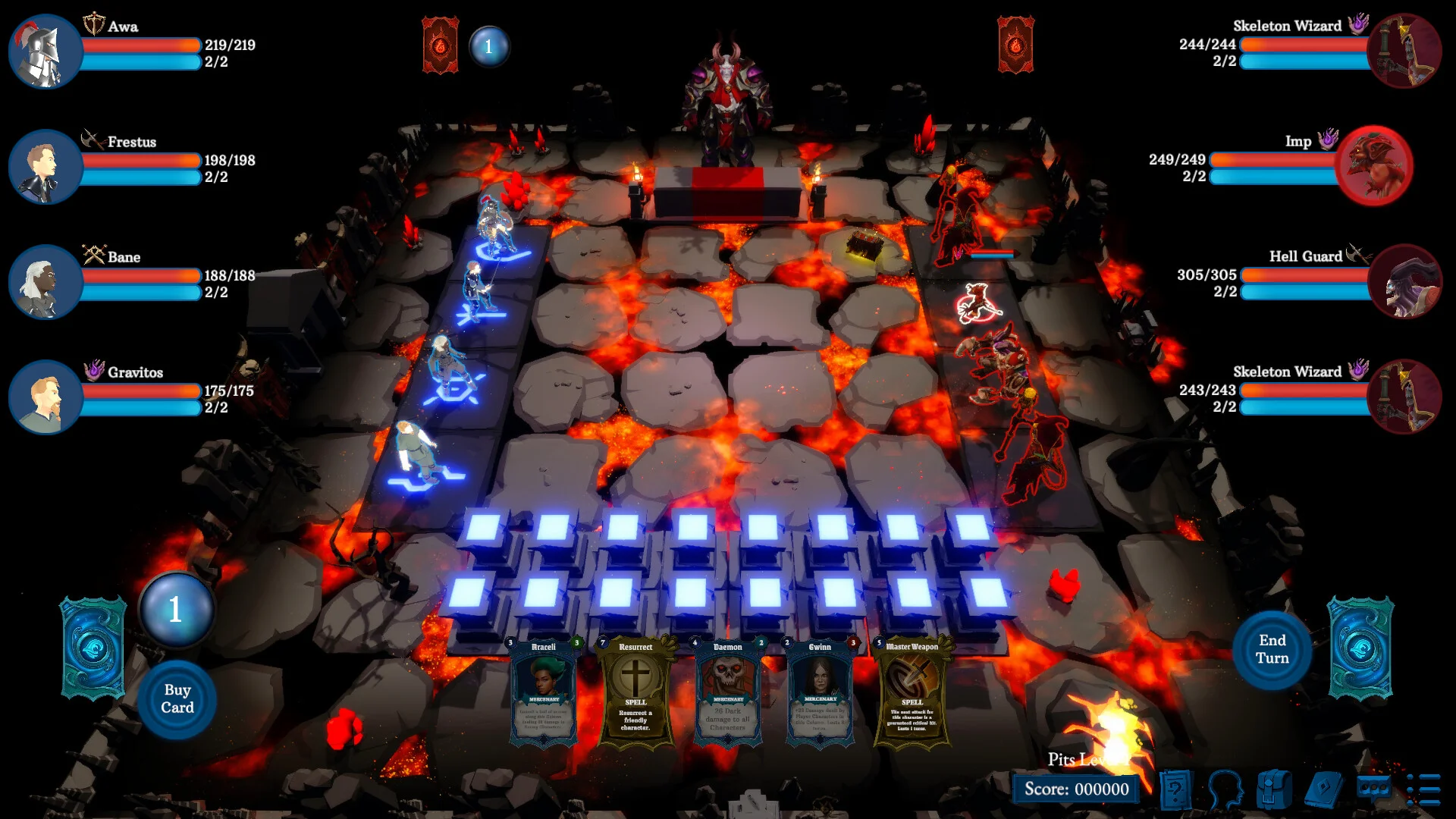This screenshot has width=1456, height=819.
Task: Open the blue spellbook icon
Action: pyautogui.click(x=1323, y=789)
